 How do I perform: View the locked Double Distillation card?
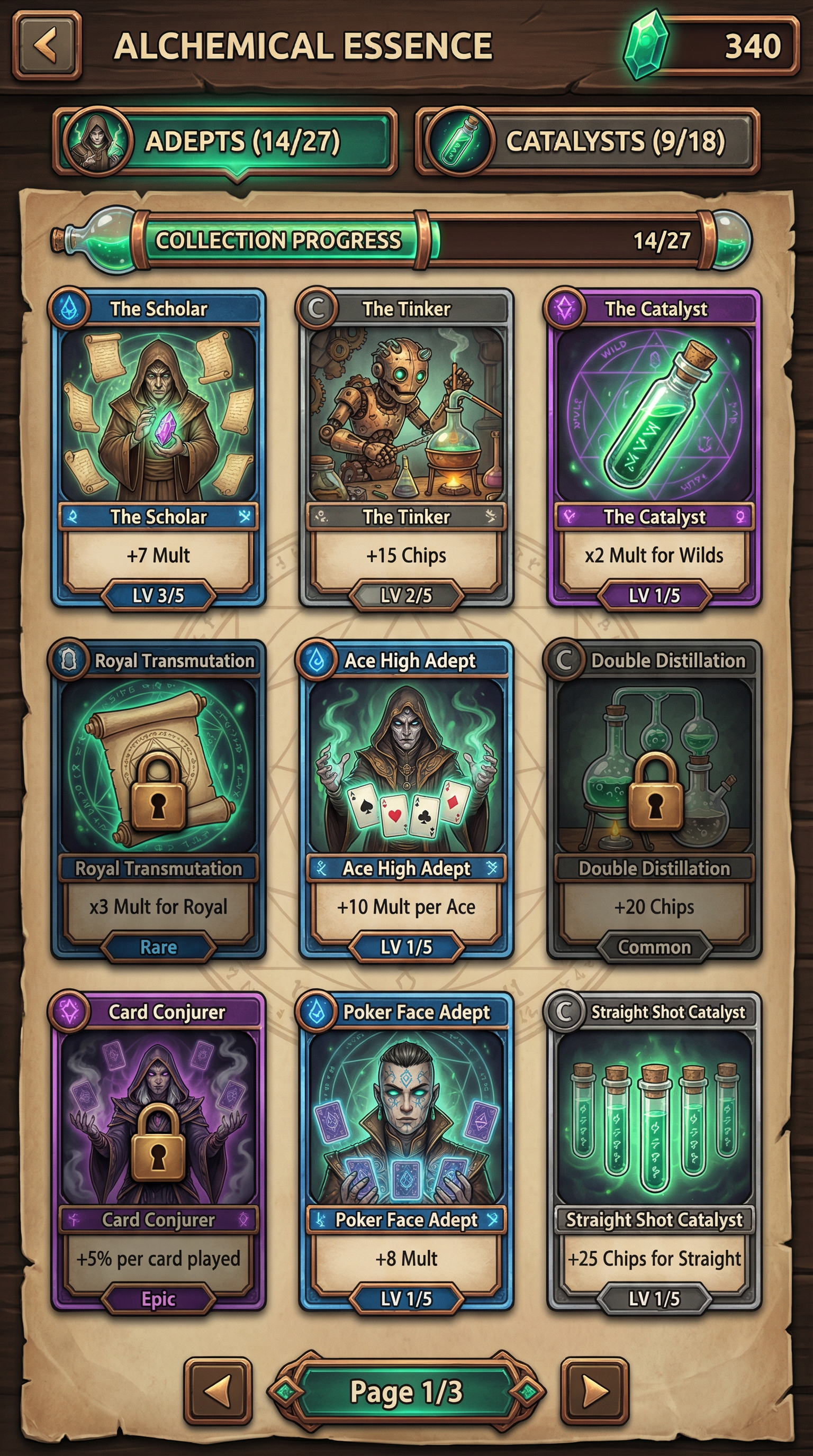(654, 798)
